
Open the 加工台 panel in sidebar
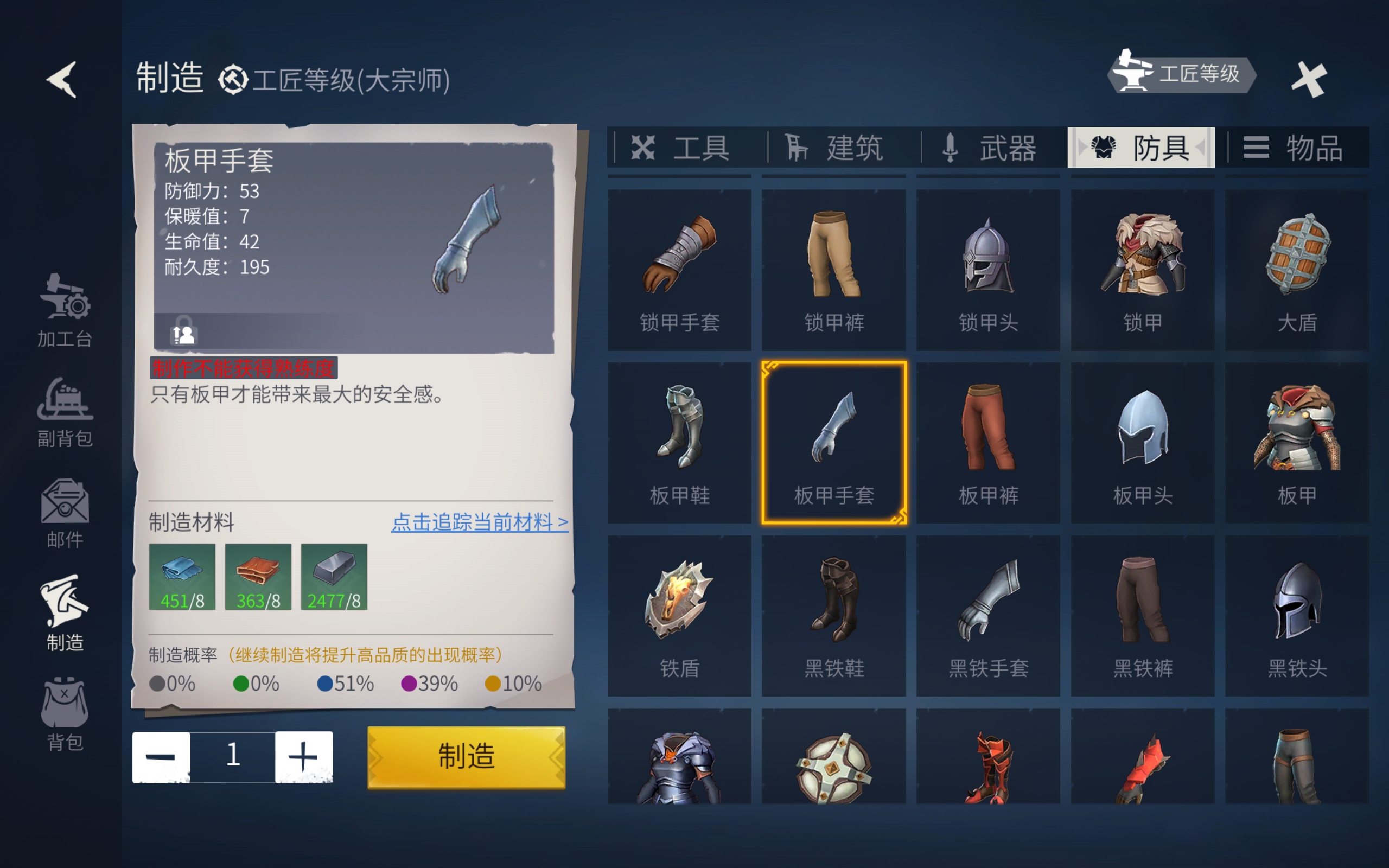click(65, 310)
